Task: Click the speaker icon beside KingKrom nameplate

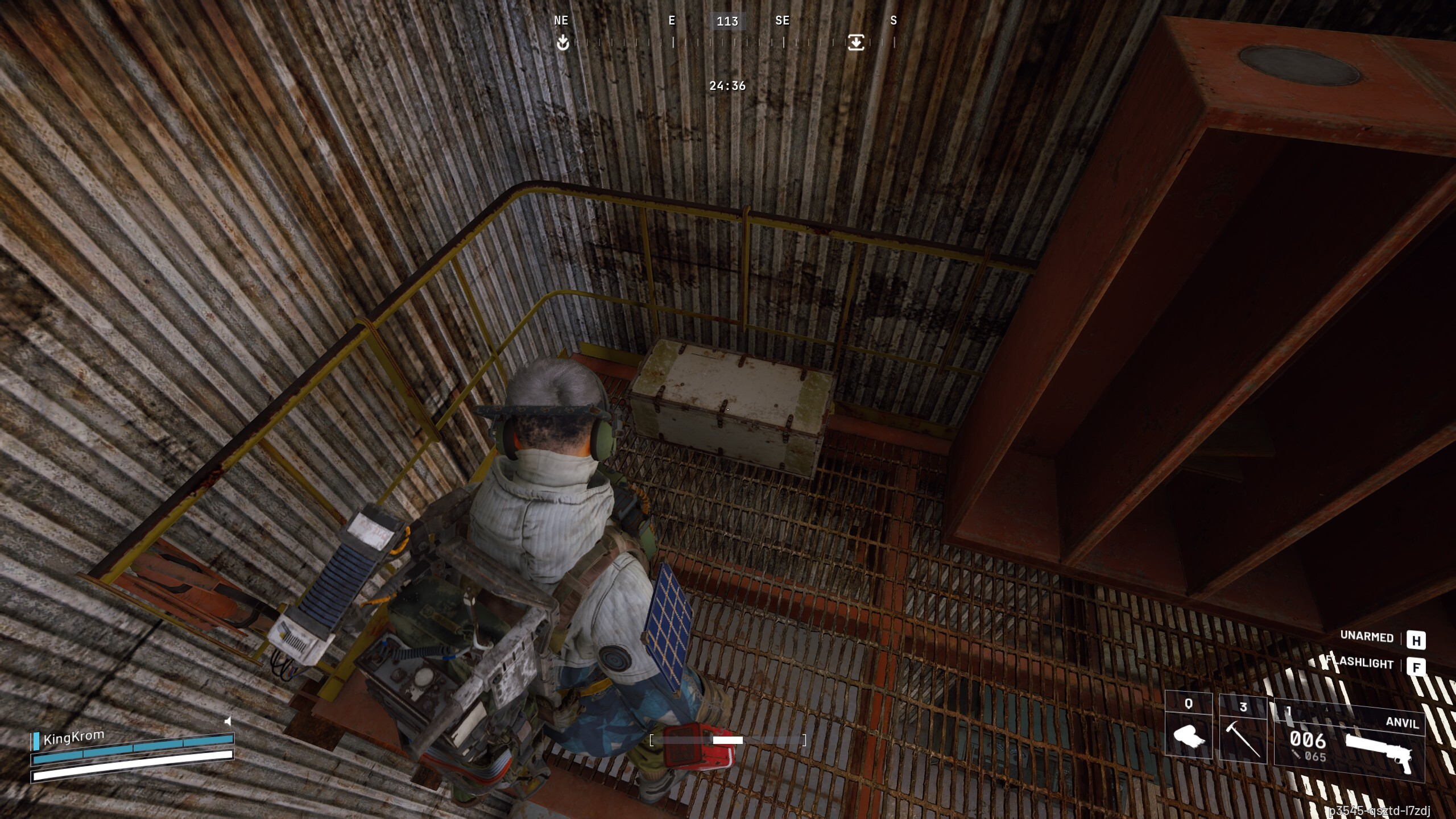Action: click(227, 720)
